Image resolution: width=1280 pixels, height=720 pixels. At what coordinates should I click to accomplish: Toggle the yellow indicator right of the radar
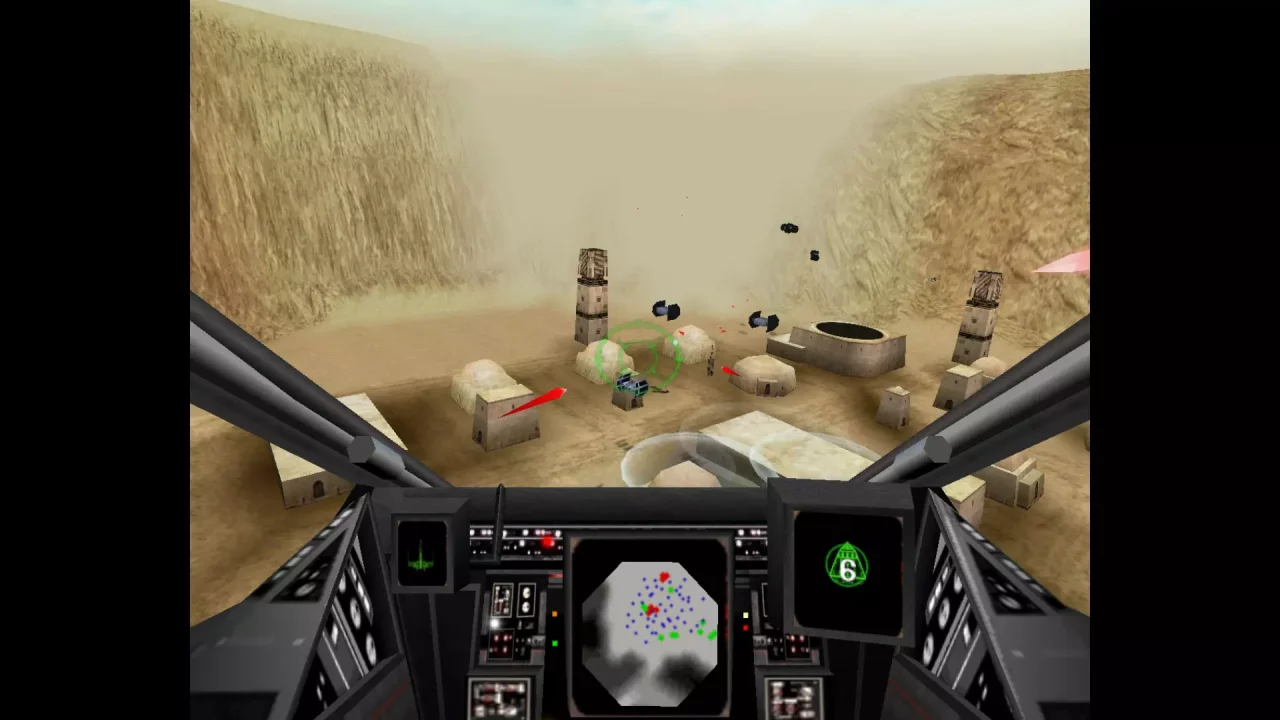(x=745, y=615)
